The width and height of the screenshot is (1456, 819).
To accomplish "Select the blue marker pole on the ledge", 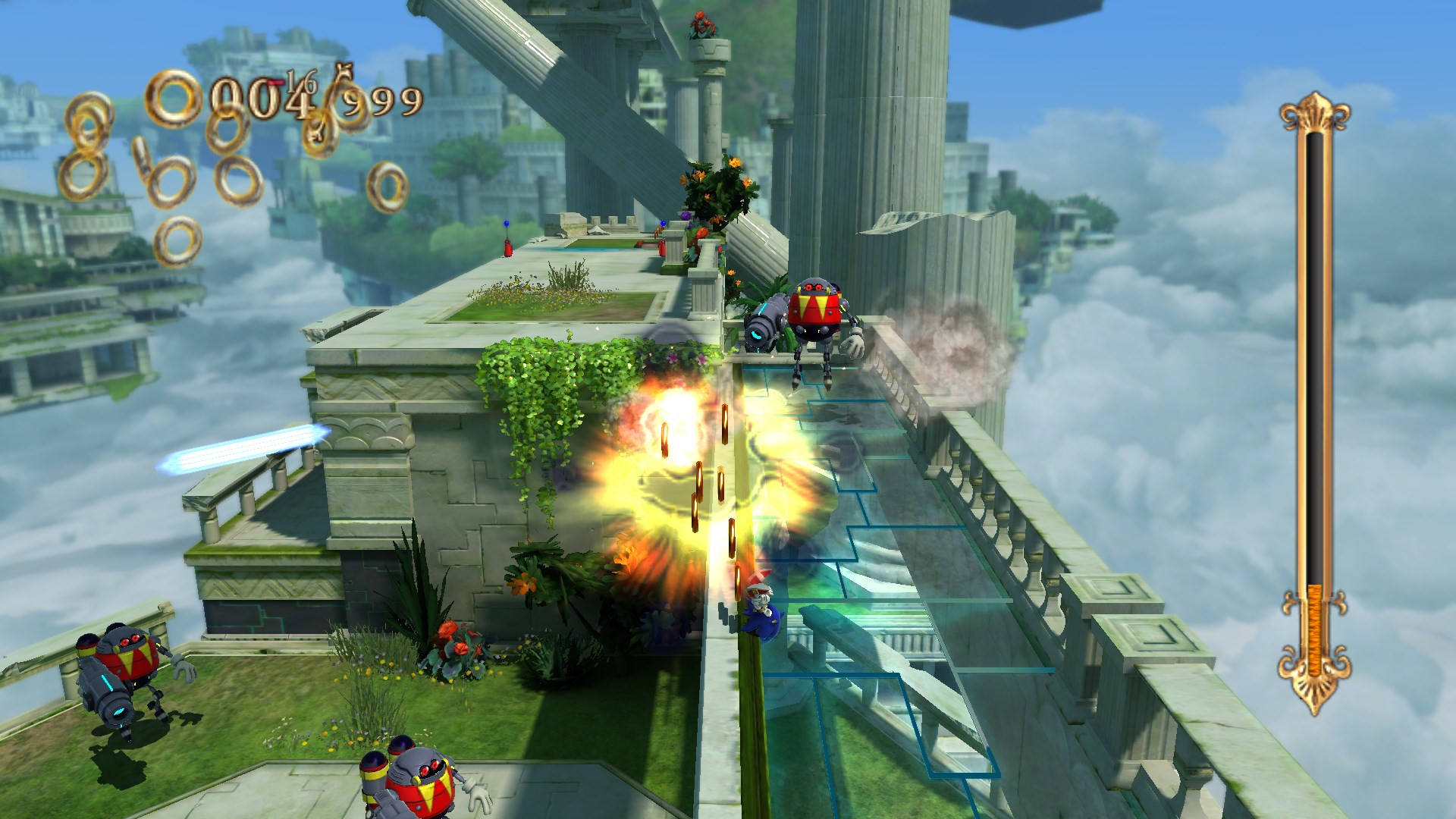I will pos(507,224).
